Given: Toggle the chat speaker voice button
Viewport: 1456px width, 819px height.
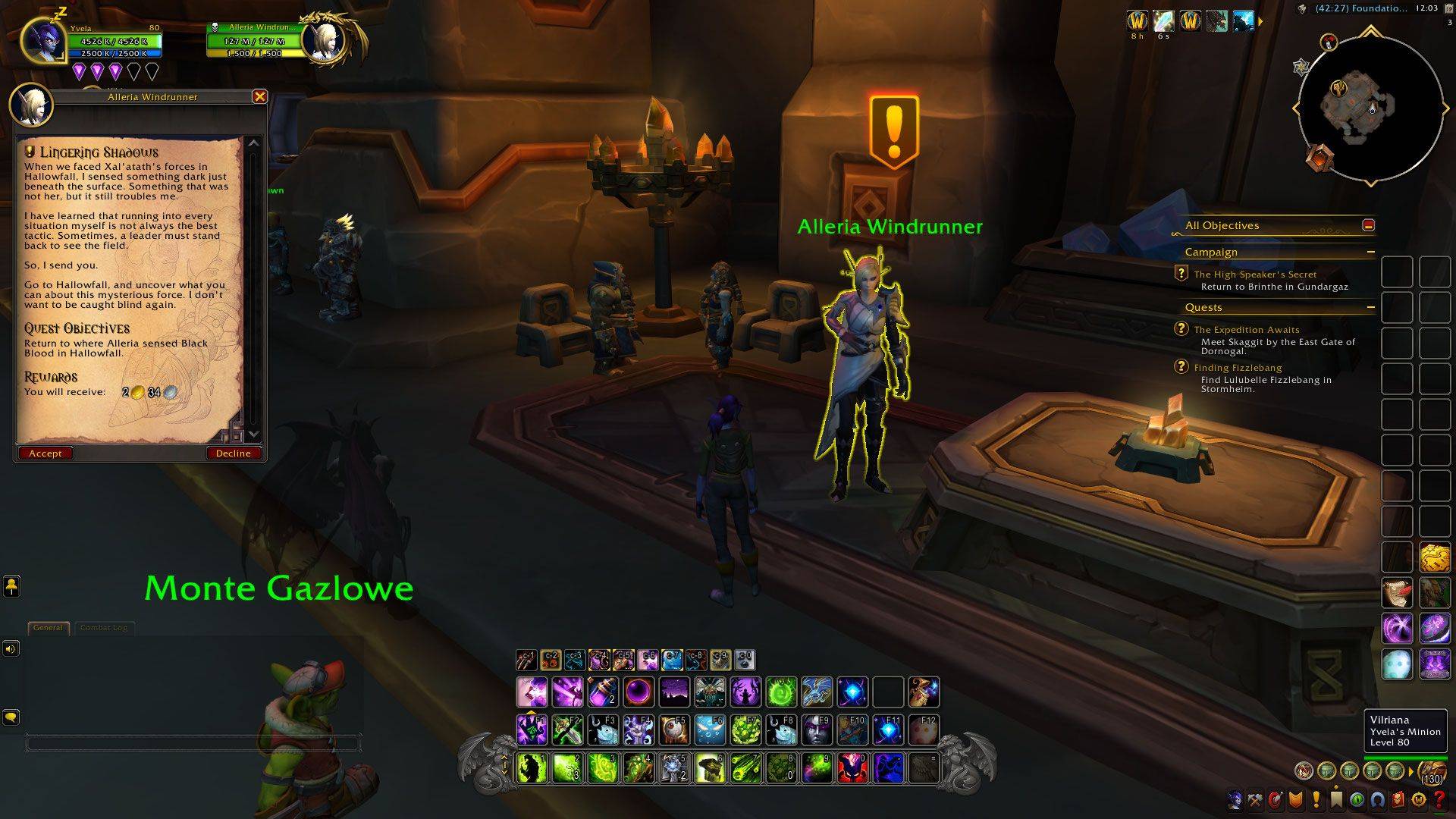Looking at the screenshot, I should pyautogui.click(x=11, y=648).
